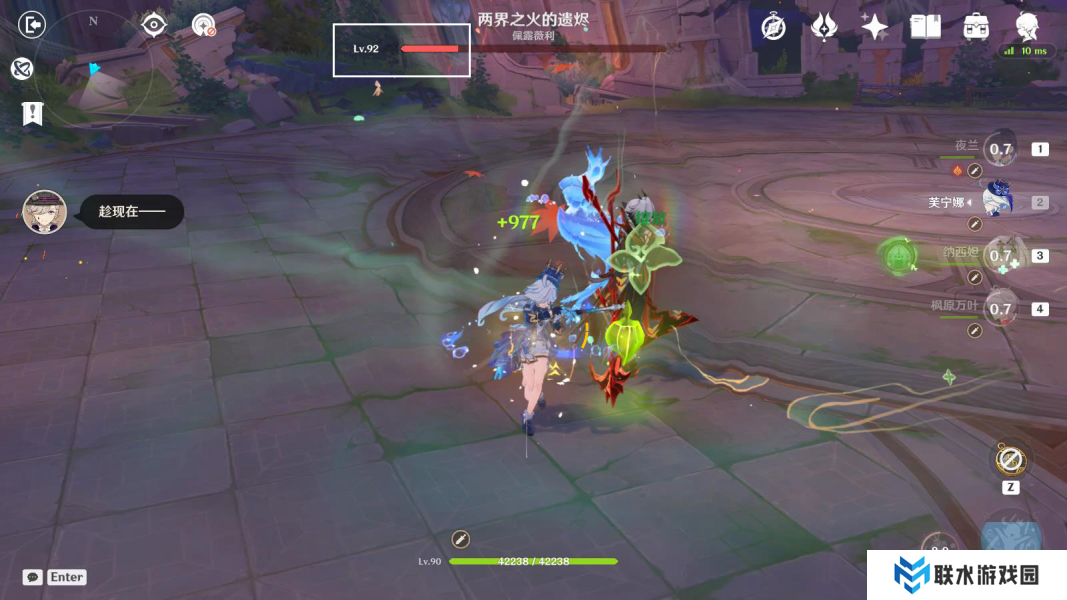Switch to party member 枫原万叶
This screenshot has width=1067, height=600.
pos(1000,308)
